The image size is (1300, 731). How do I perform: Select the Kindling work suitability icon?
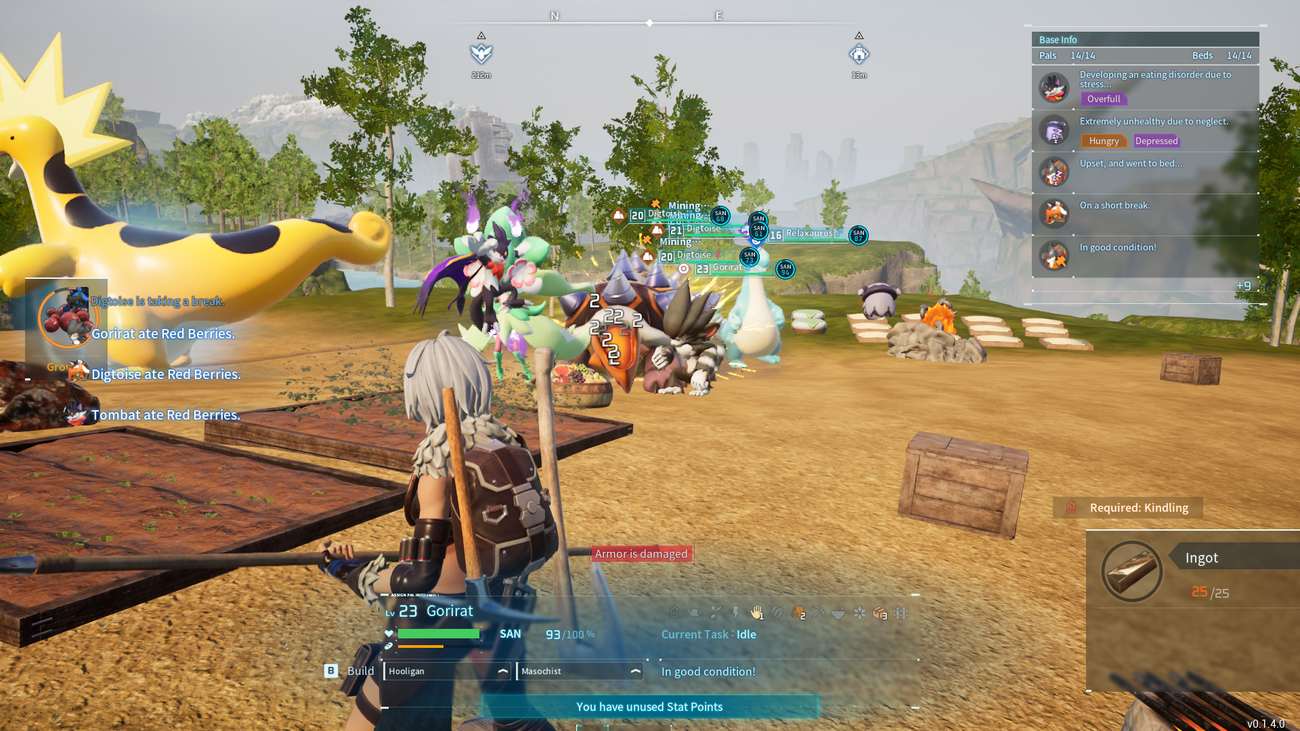point(674,613)
